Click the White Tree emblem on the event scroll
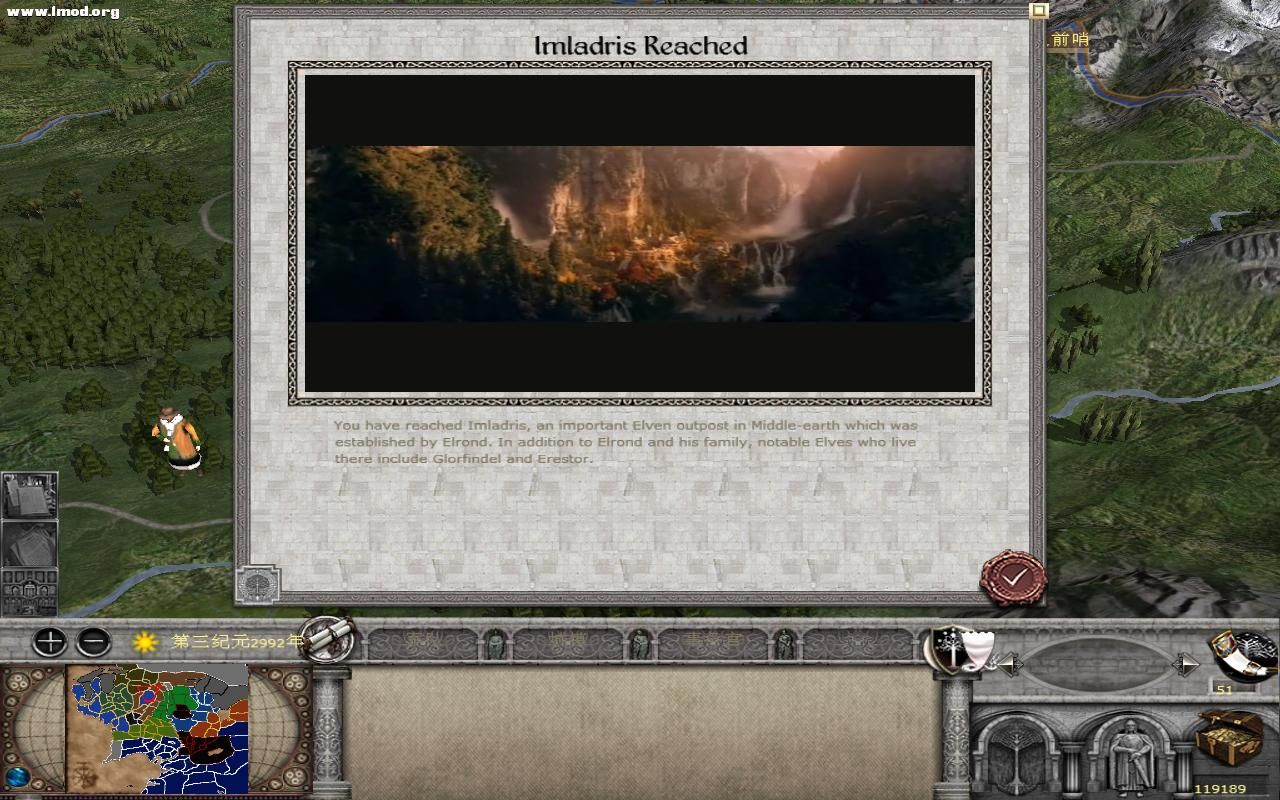Viewport: 1280px width, 800px height. (257, 584)
